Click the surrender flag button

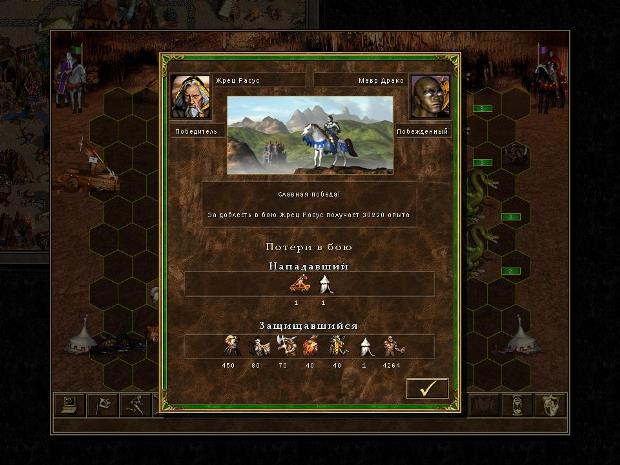coord(101,406)
